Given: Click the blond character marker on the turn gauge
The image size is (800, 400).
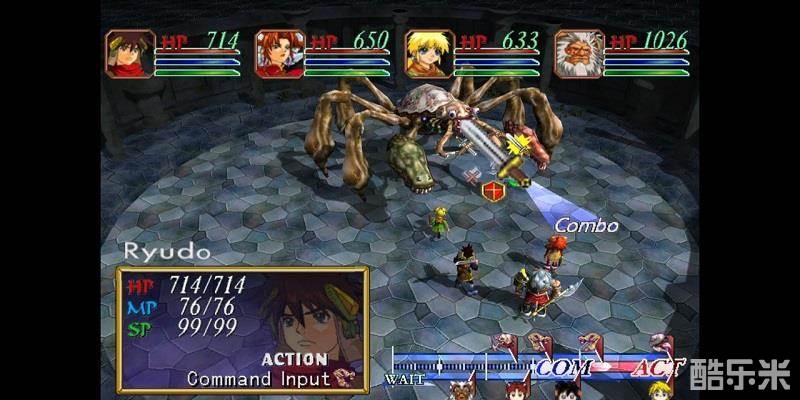Looking at the screenshot, I should pyautogui.click(x=658, y=390).
